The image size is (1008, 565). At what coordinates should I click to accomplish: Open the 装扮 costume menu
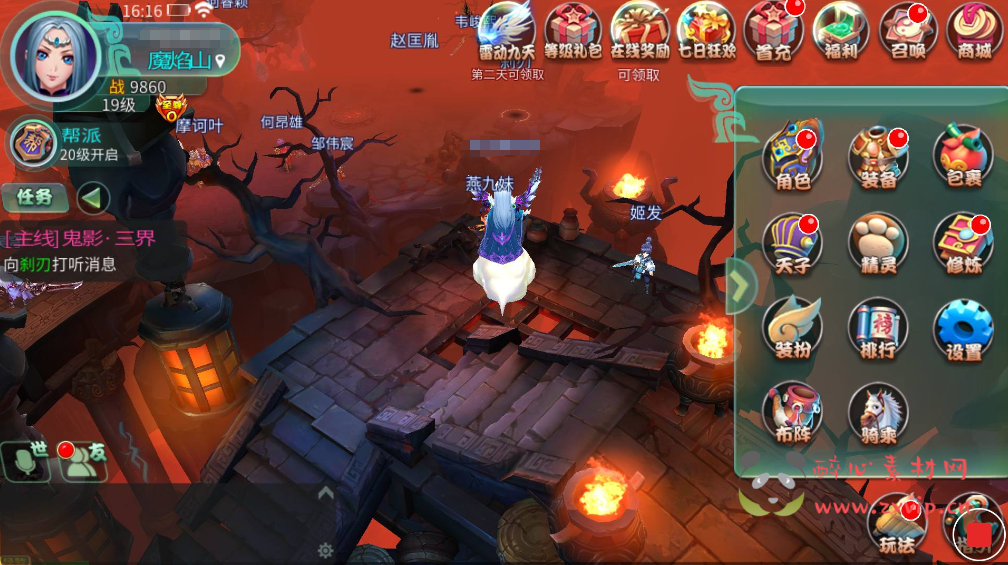point(792,329)
